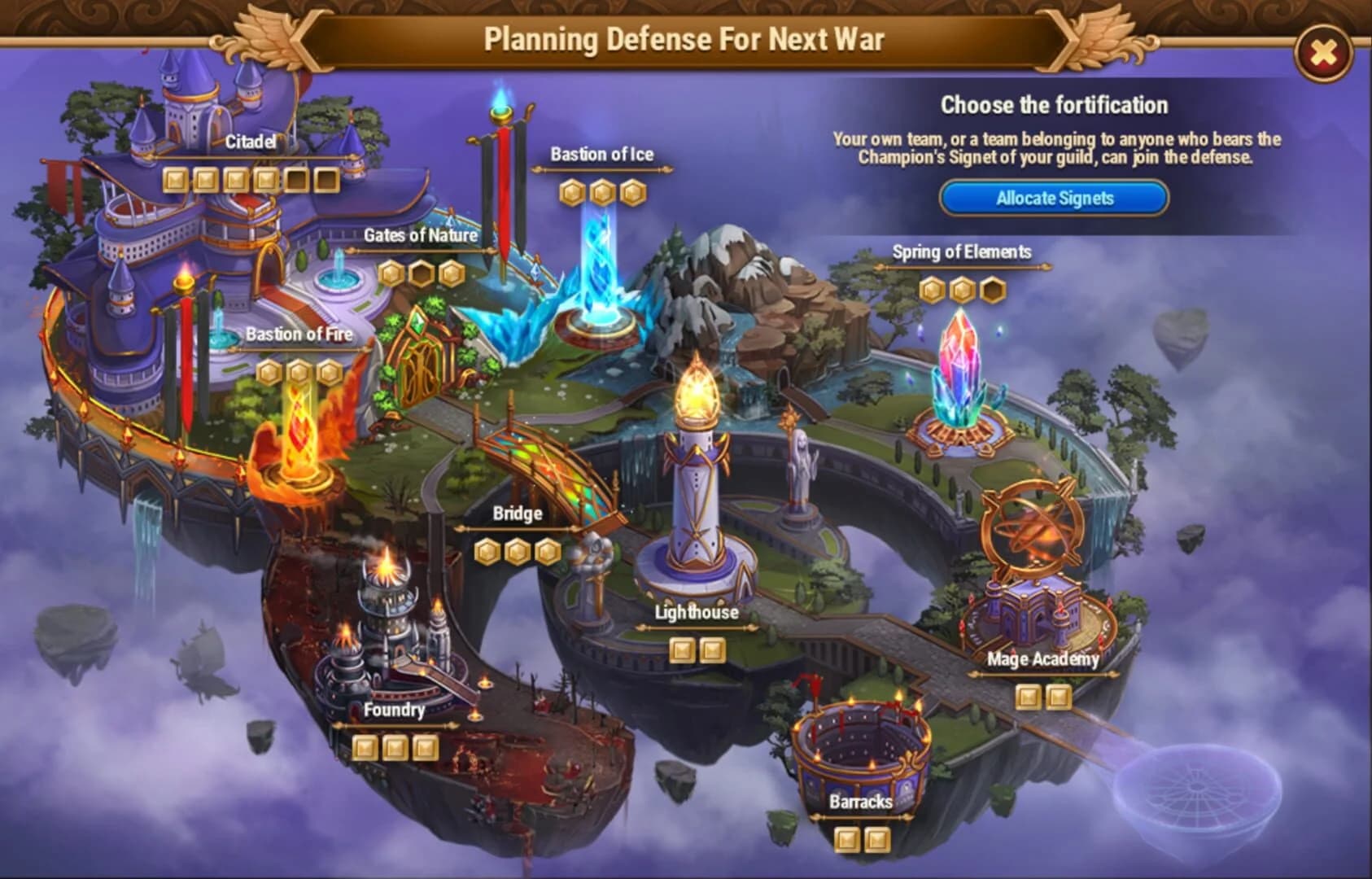Click the Mage Academy name banner
The width and height of the screenshot is (1372, 879).
(1042, 661)
